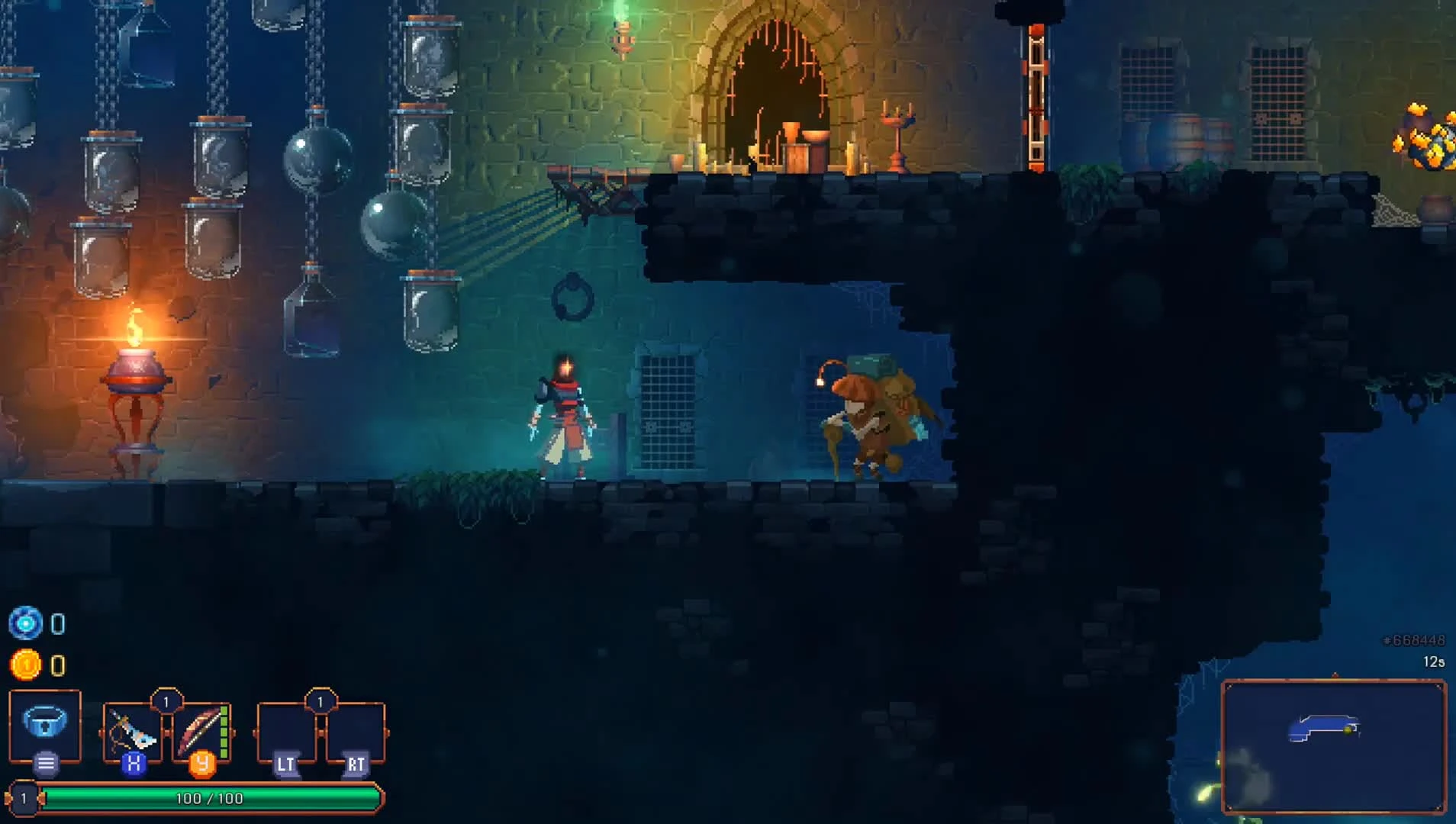Click the gold coin counter icon

(27, 664)
